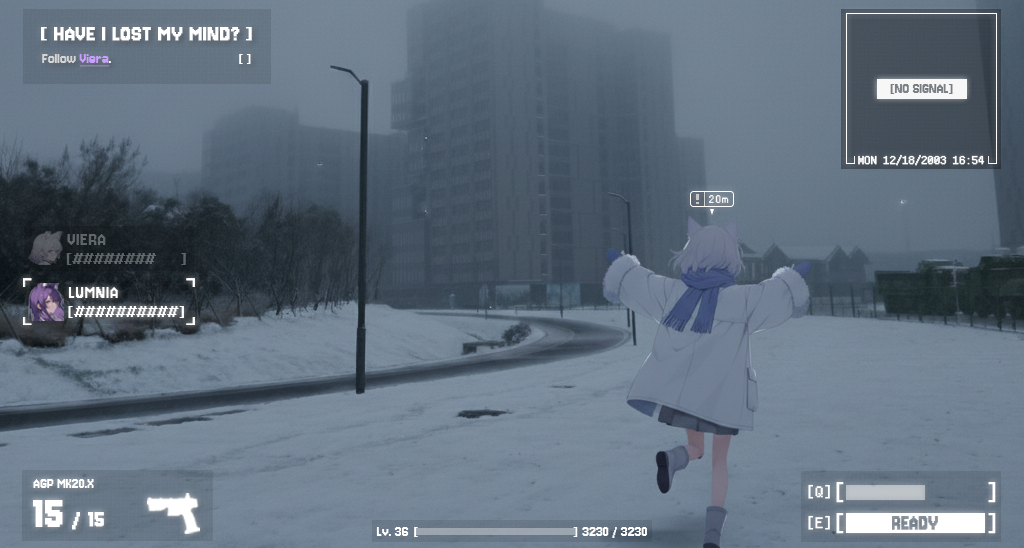Select the Lumnia party member portrait
The image size is (1024, 548).
[x=46, y=302]
